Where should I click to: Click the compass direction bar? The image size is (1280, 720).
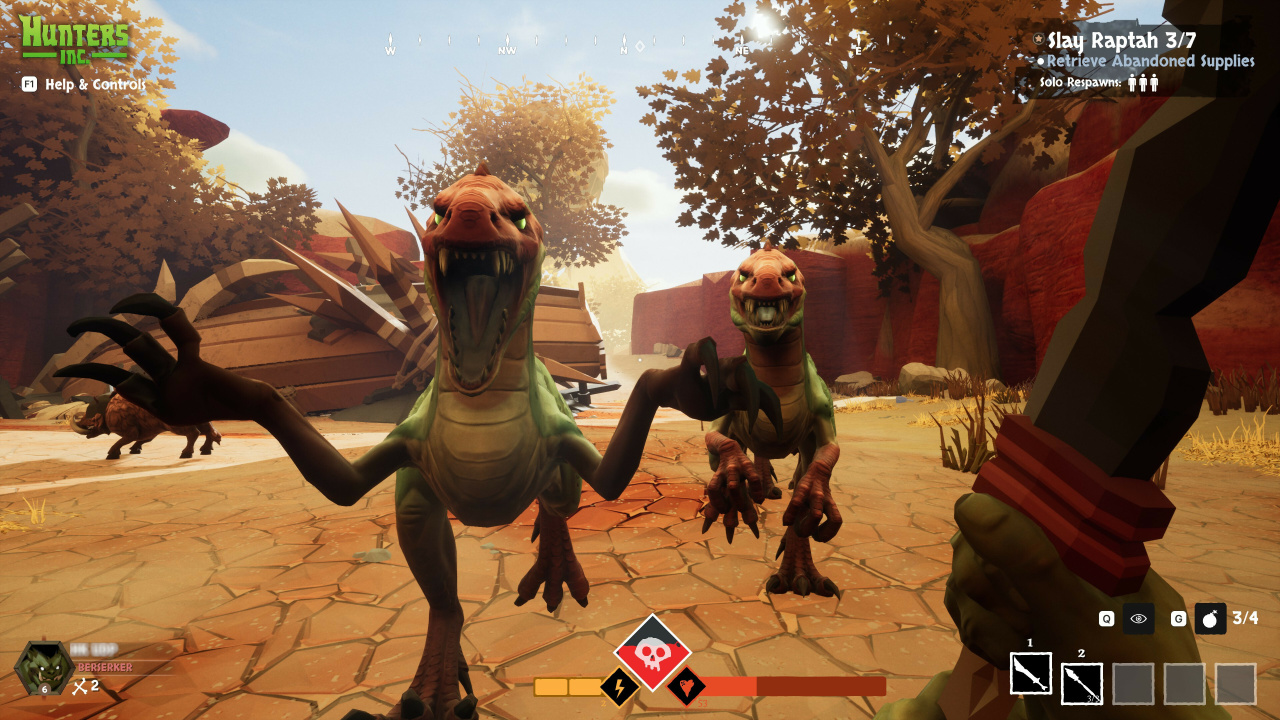(x=624, y=46)
